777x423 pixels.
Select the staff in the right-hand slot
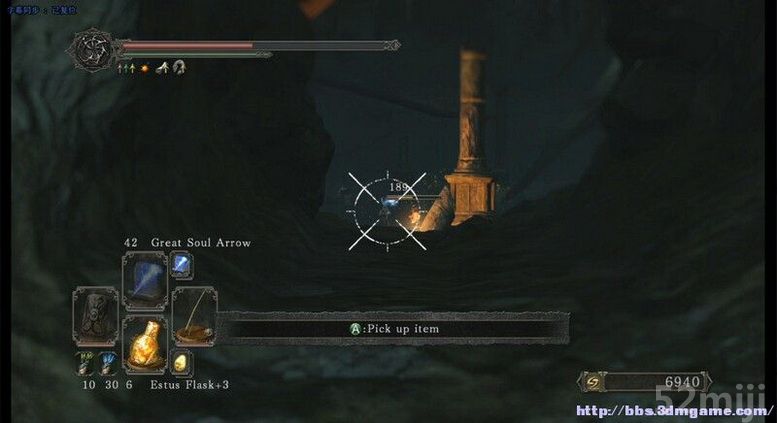(x=193, y=315)
